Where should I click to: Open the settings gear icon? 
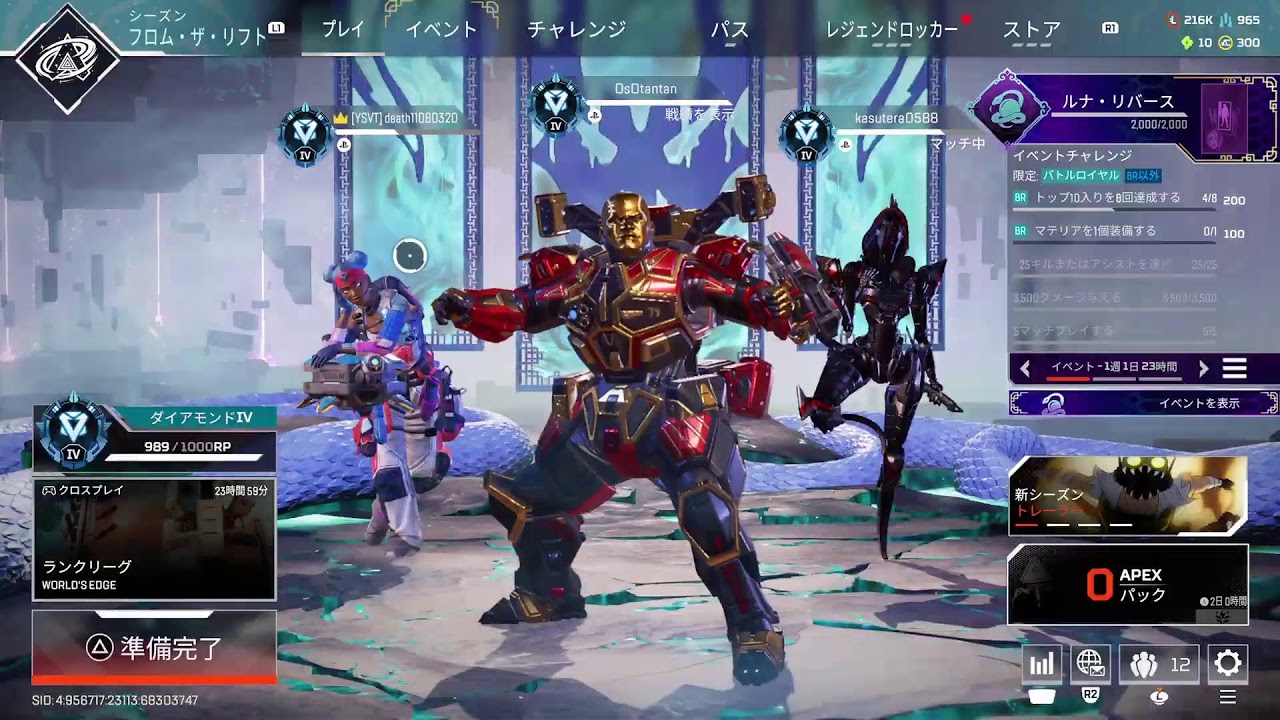tap(1227, 663)
